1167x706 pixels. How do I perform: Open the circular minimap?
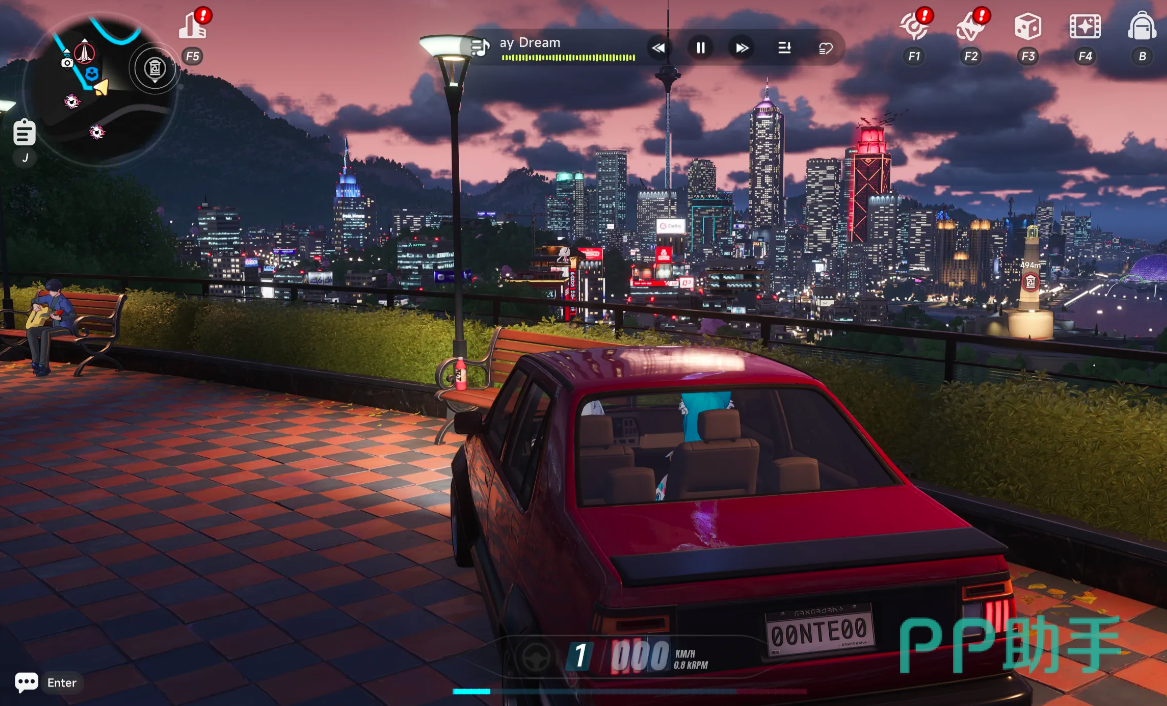click(x=100, y=88)
